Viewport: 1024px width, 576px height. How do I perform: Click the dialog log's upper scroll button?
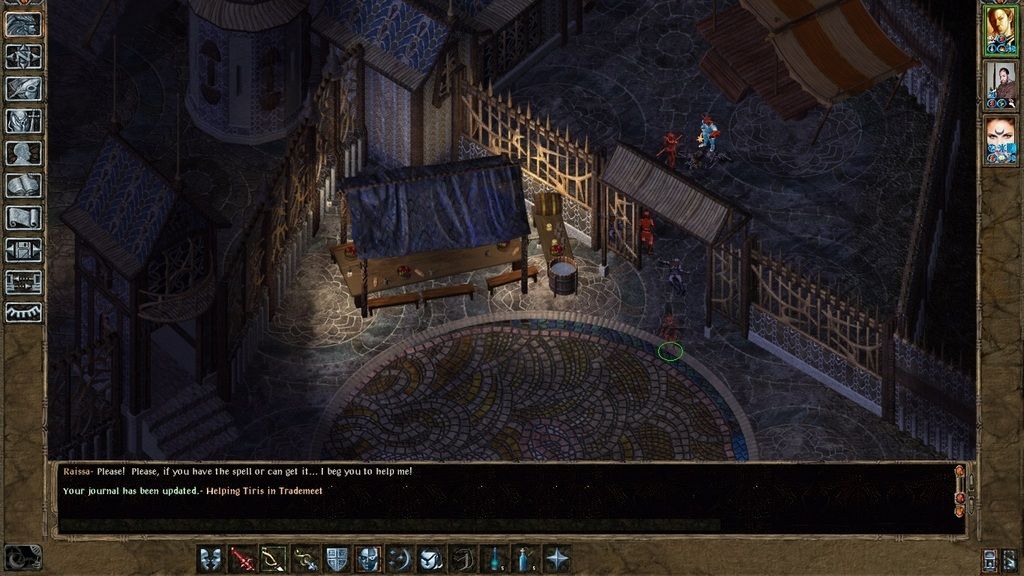tap(960, 471)
